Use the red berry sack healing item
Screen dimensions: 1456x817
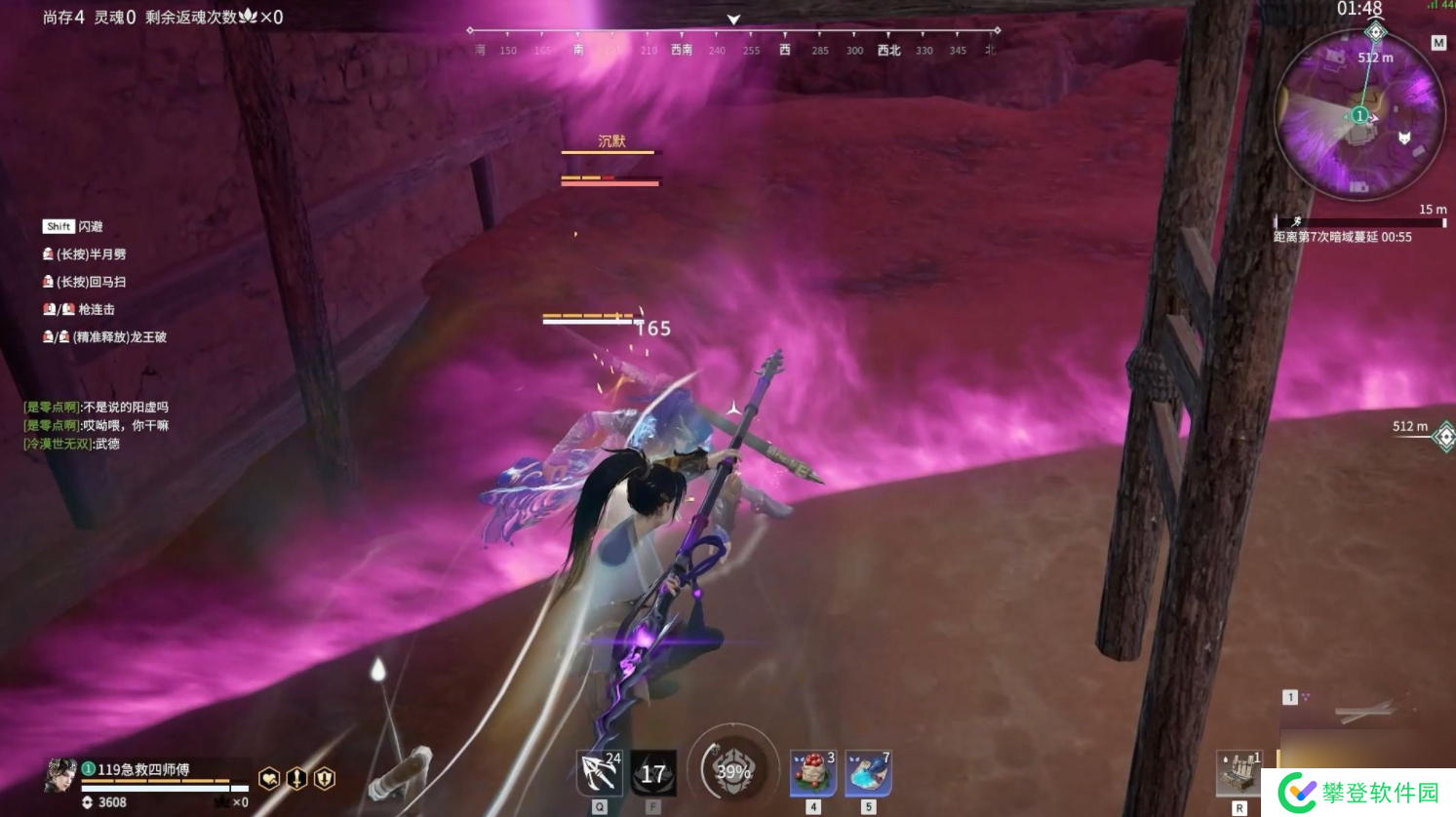[x=812, y=774]
